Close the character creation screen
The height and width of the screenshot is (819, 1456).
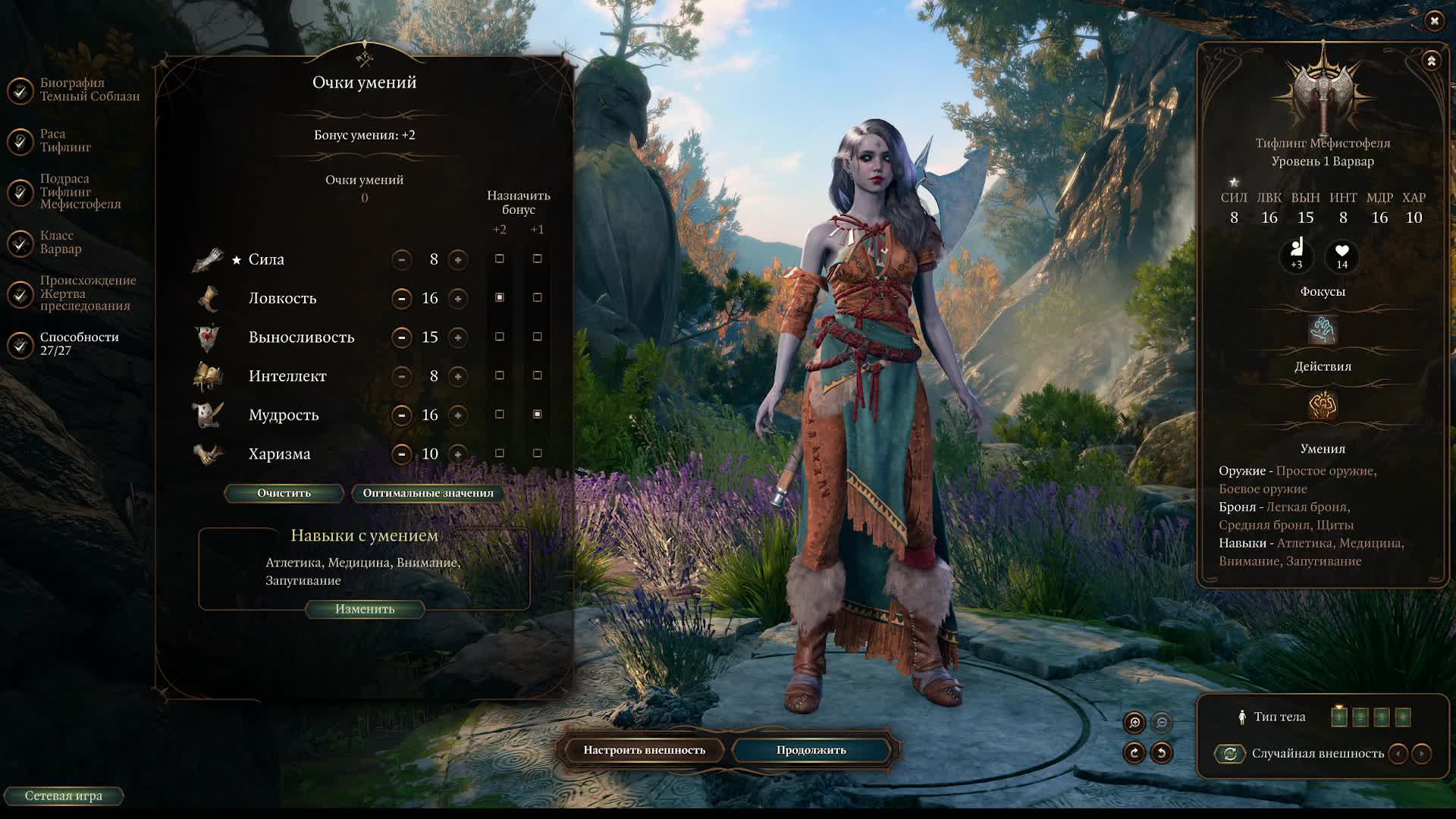(1433, 21)
